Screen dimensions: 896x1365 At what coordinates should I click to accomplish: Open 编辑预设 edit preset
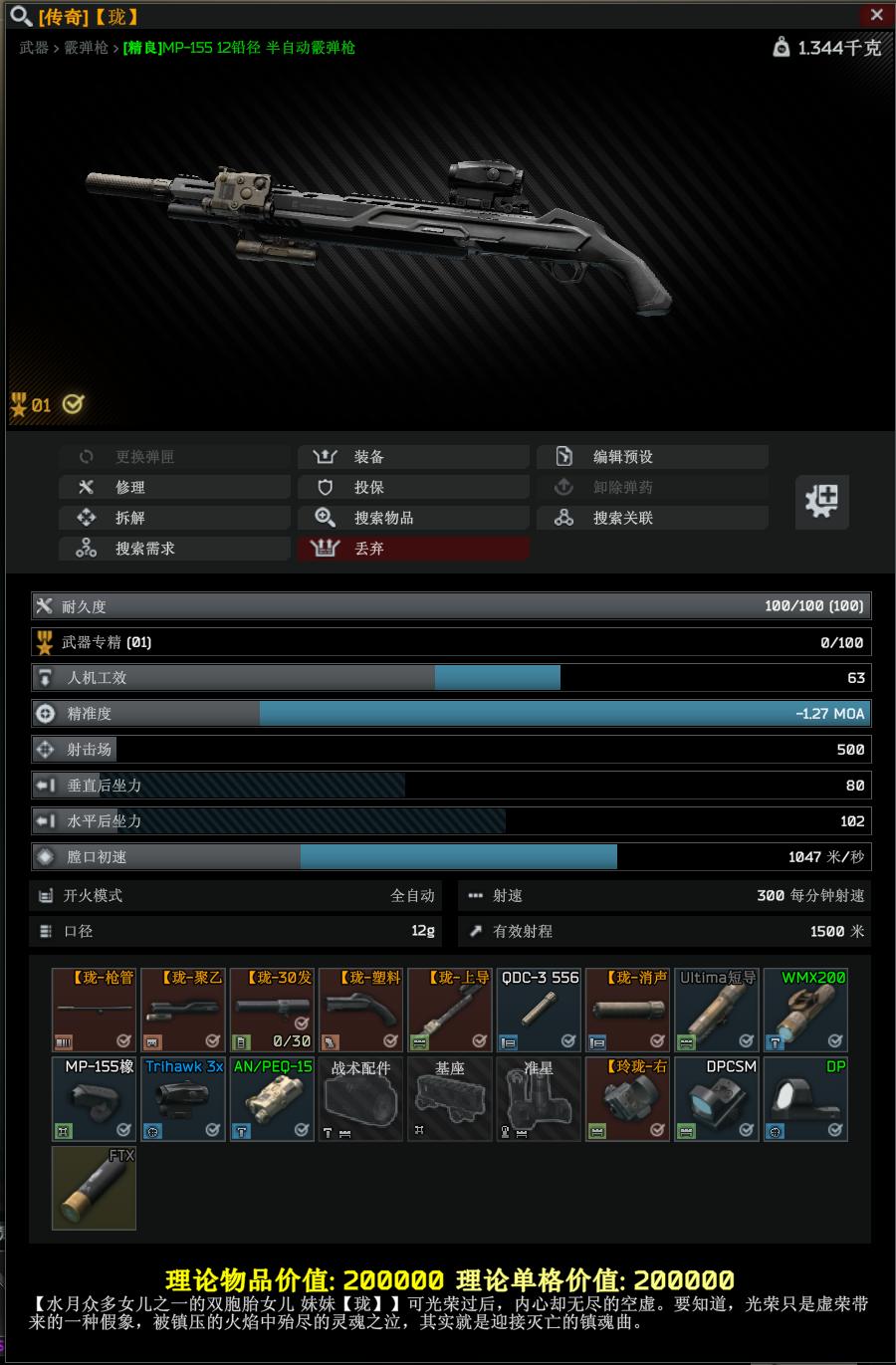(652, 457)
